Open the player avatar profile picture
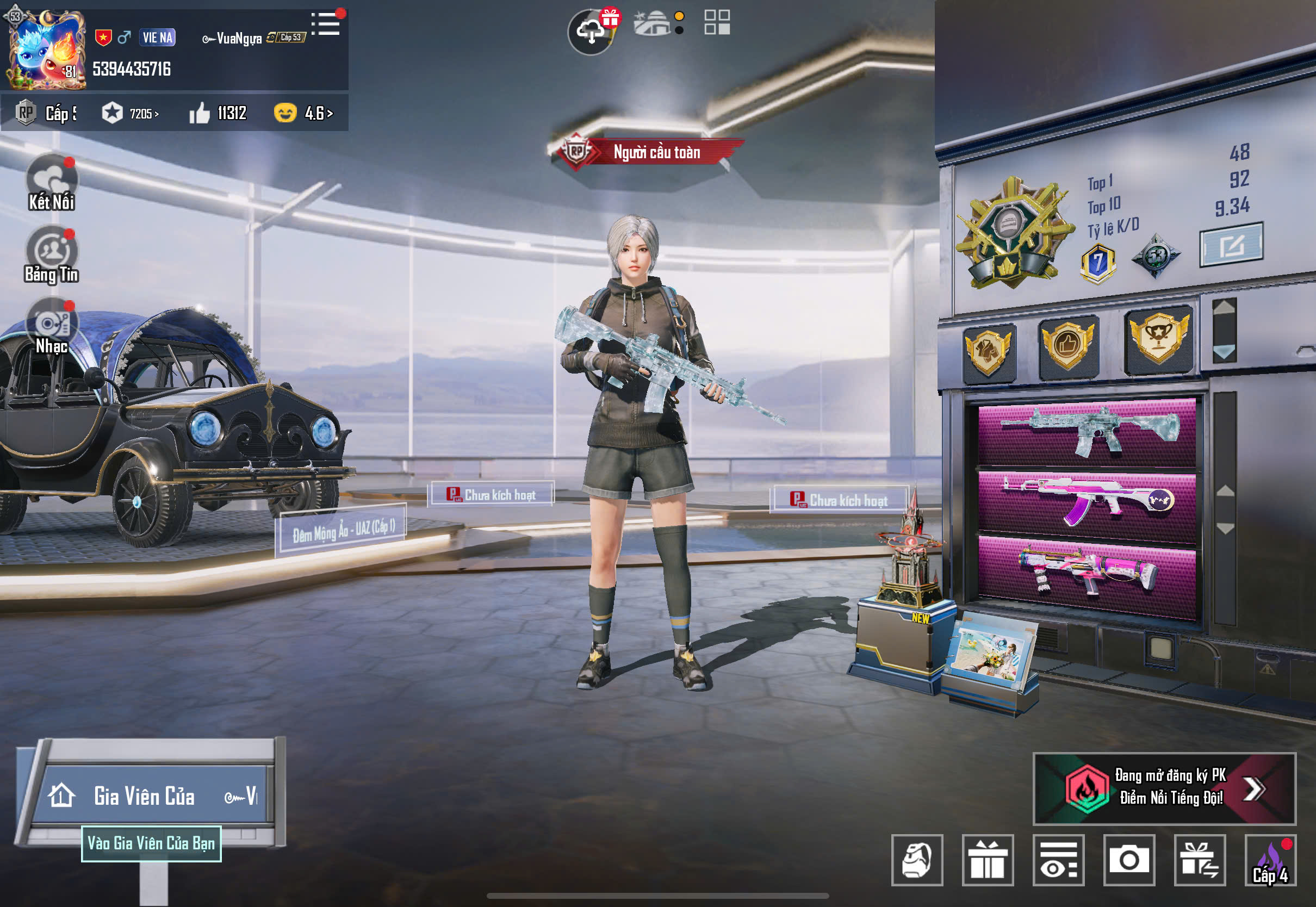Viewport: 1316px width, 907px height. coord(46,50)
